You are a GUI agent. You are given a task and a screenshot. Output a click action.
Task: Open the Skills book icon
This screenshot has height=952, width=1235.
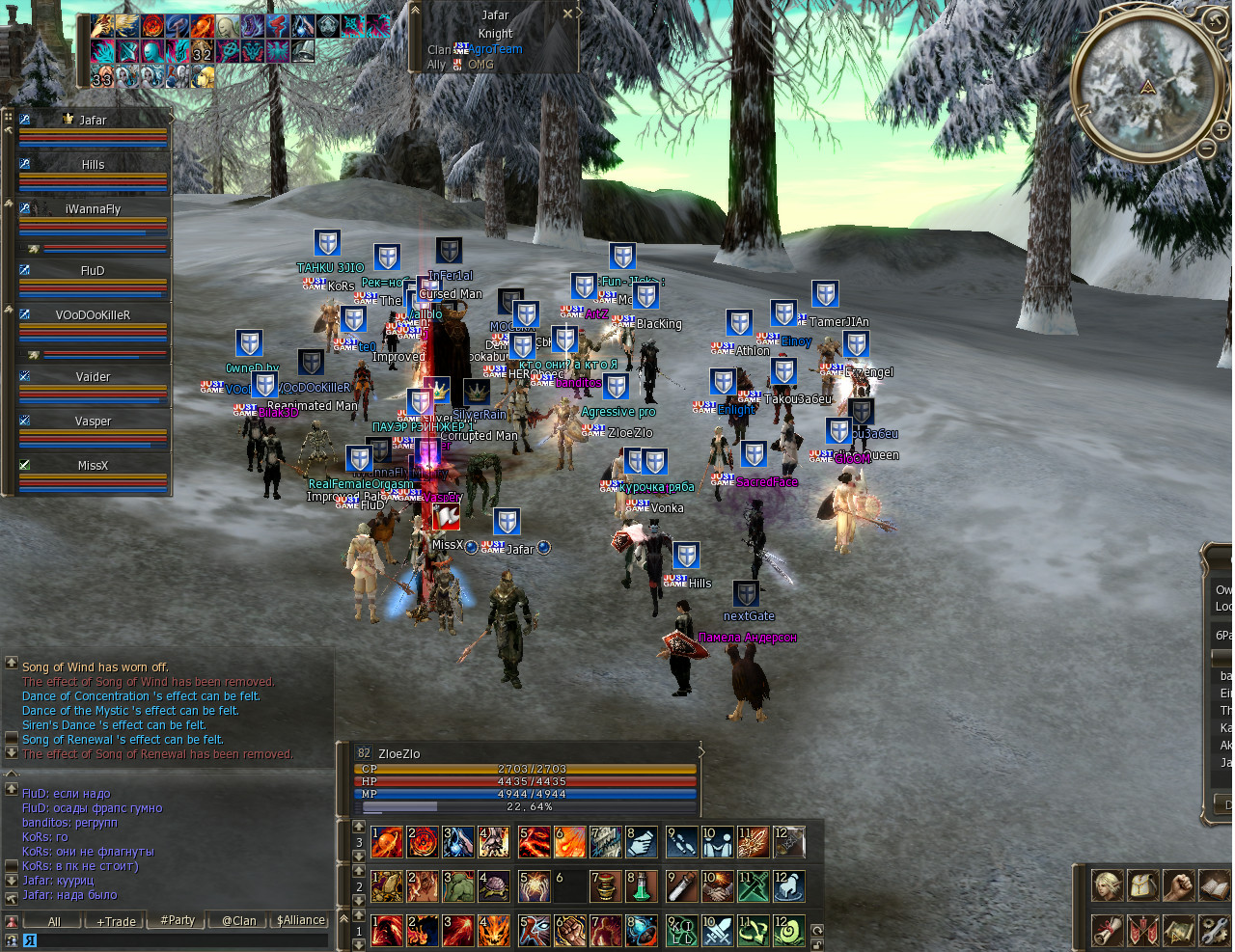(1214, 886)
